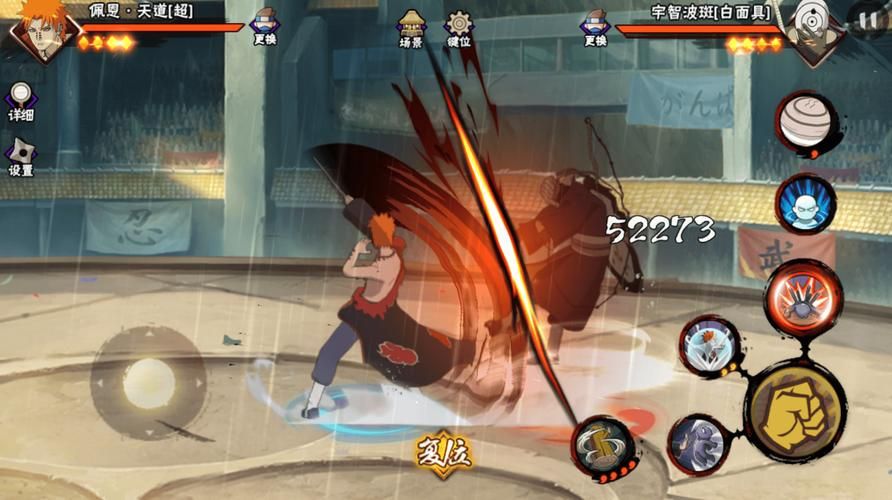Open the 场景 scene selector
The height and width of the screenshot is (500, 892).
point(411,27)
